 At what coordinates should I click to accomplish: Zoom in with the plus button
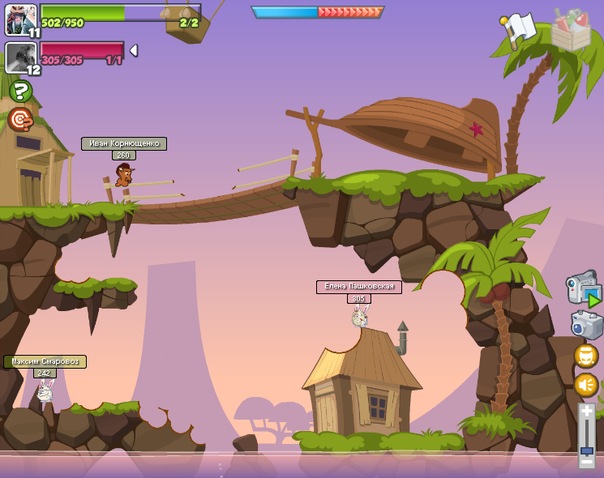point(587,410)
